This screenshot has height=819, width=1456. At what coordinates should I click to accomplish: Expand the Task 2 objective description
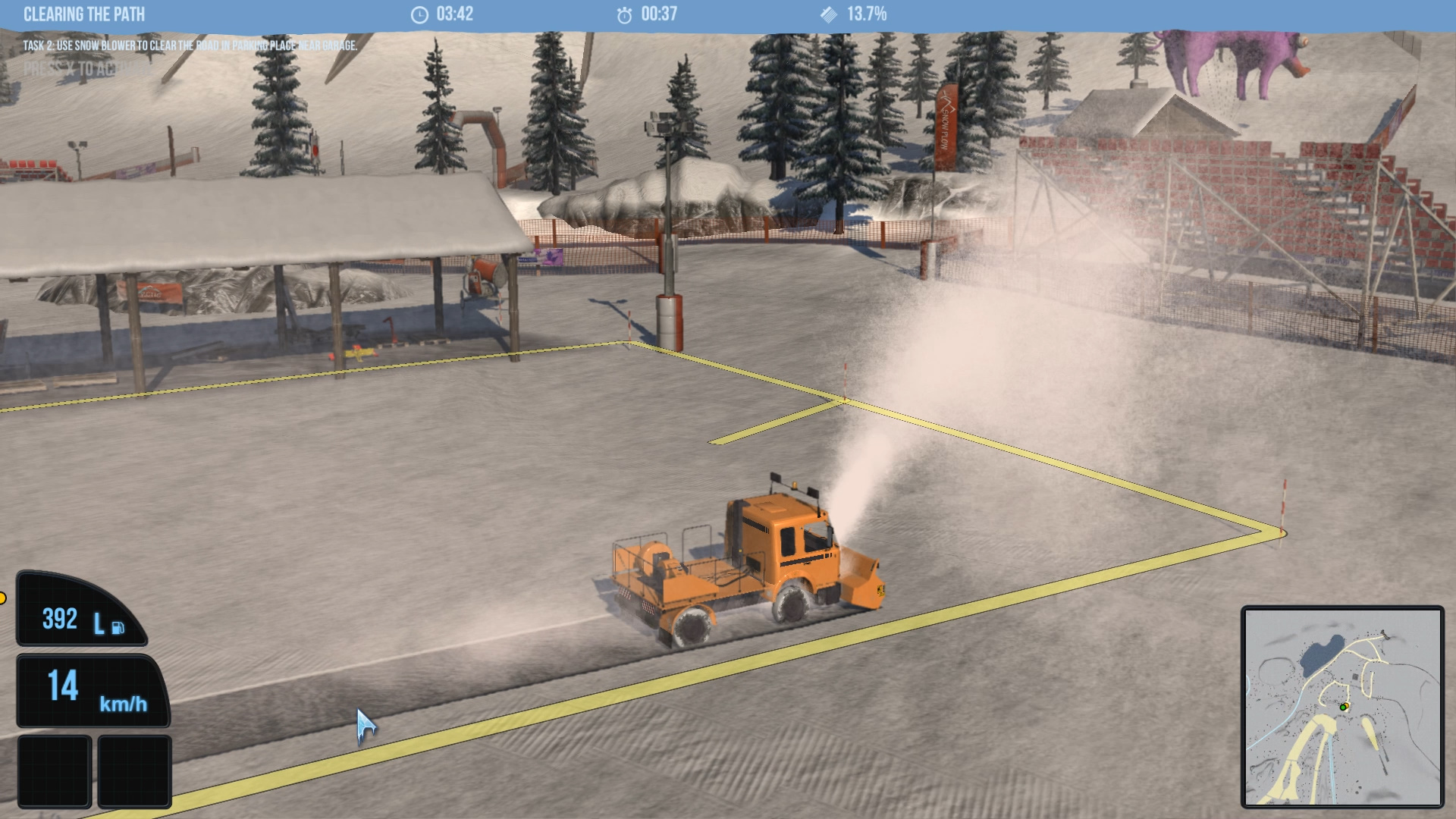(x=190, y=45)
